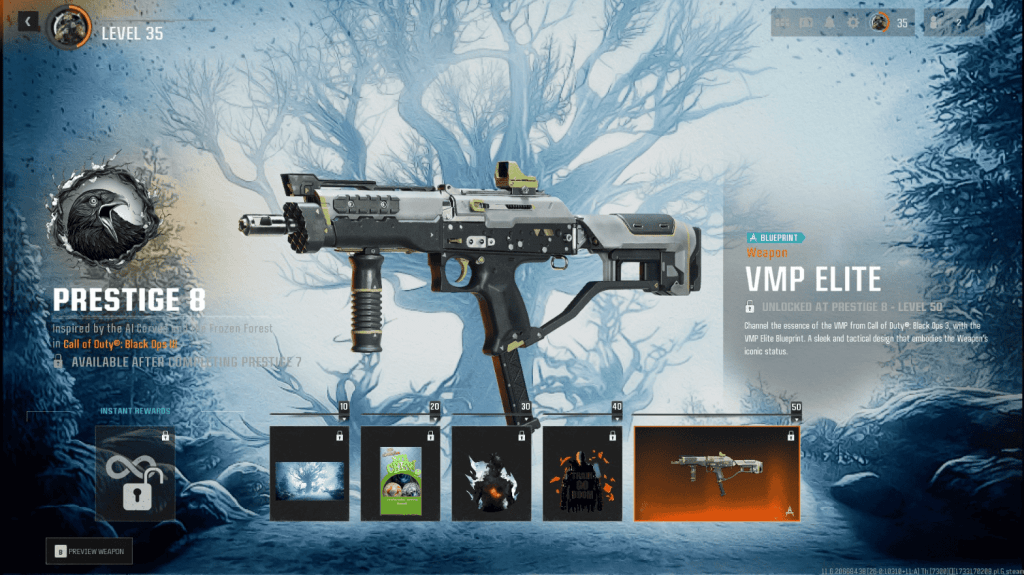Go back with the arrow button
Viewport: 1024px width, 575px height.
coord(27,21)
